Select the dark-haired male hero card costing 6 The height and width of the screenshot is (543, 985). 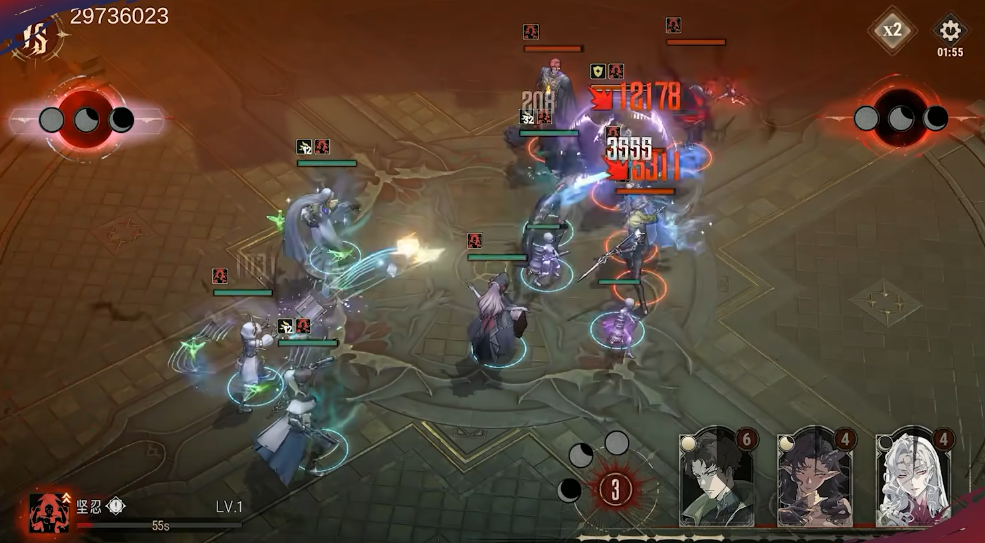click(x=716, y=477)
